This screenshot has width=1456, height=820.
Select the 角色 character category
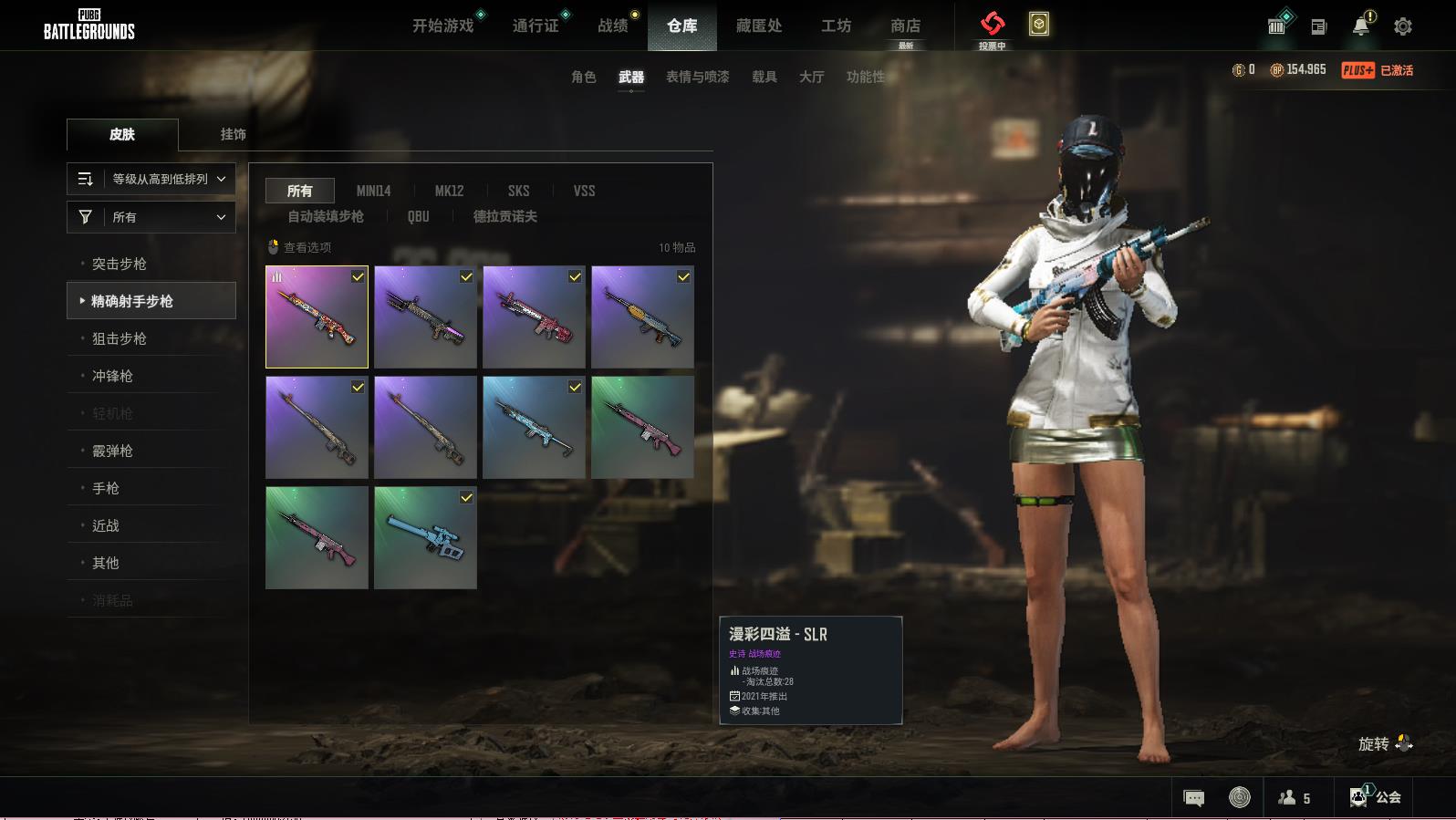[584, 77]
